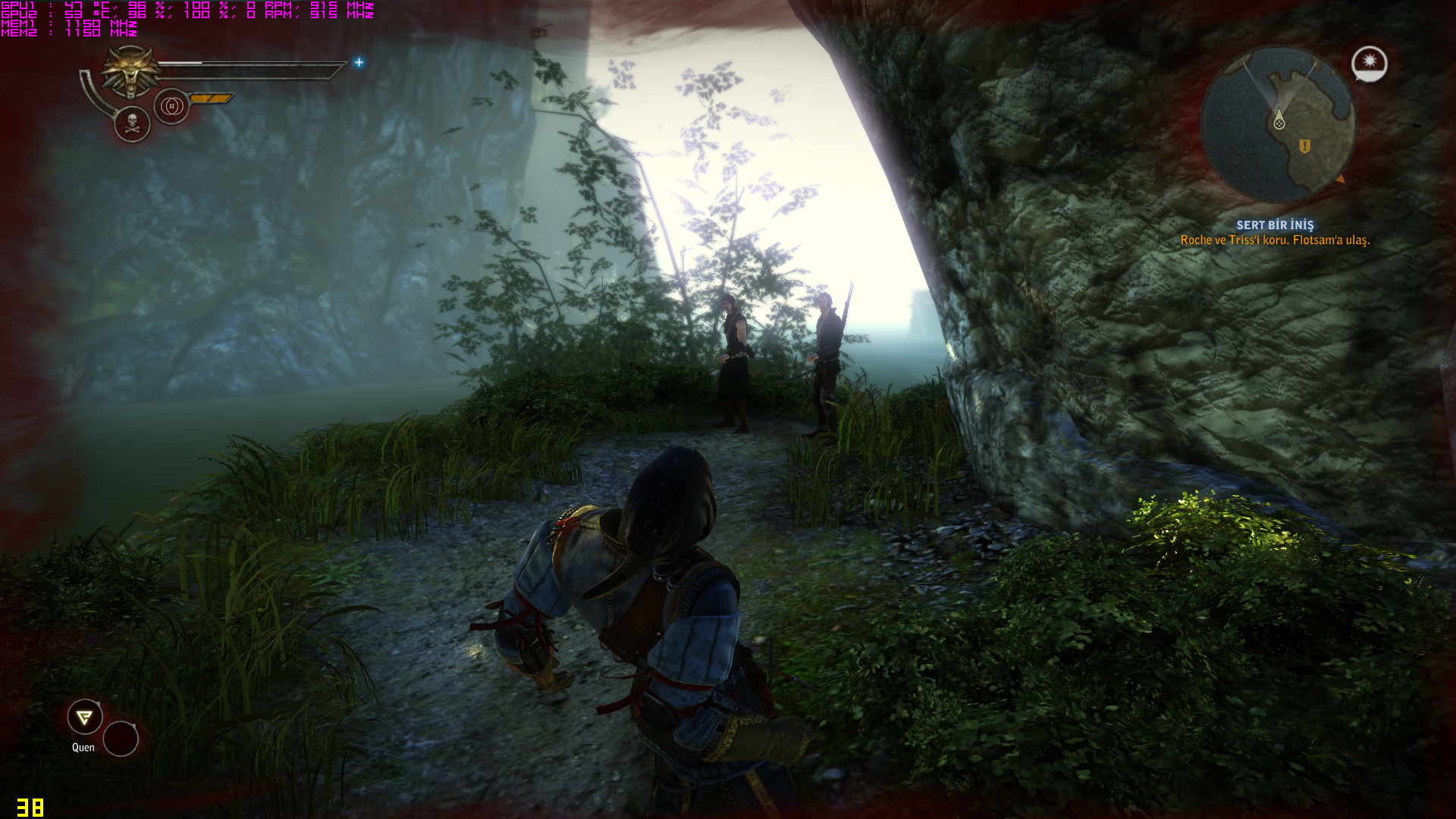This screenshot has height=819, width=1456.
Task: Open the circular minimap
Action: pyautogui.click(x=1277, y=124)
